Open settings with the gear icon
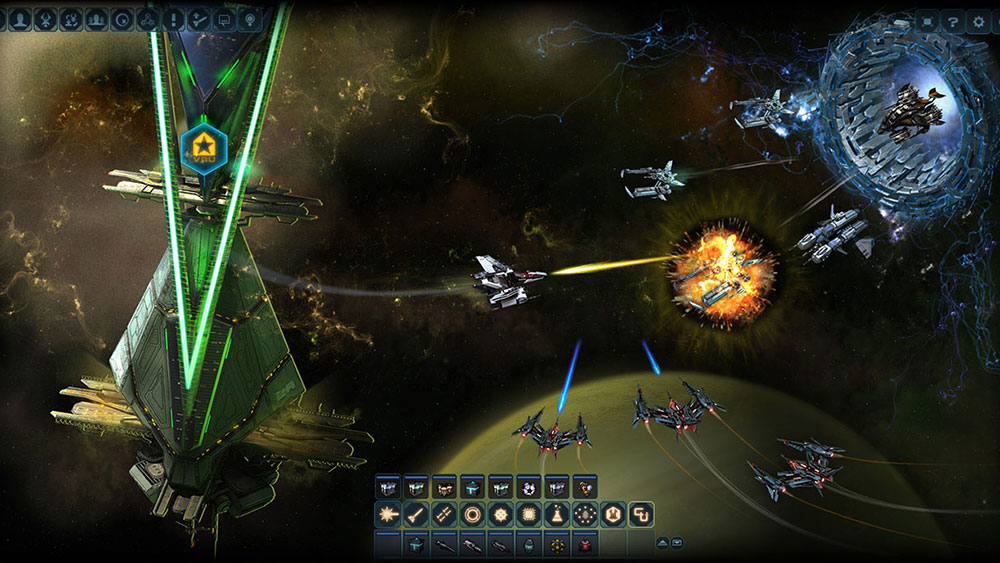Viewport: 1000px width, 563px height. 982,20
